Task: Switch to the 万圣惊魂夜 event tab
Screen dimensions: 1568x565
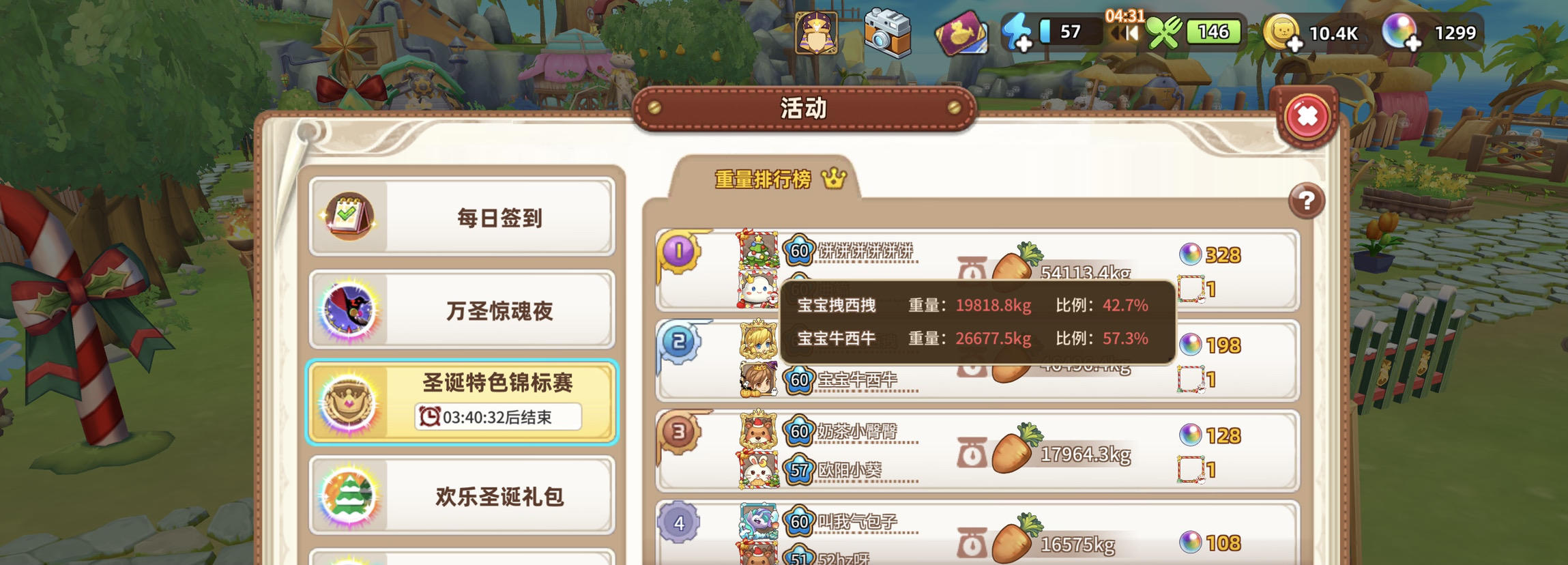Action: pos(464,311)
